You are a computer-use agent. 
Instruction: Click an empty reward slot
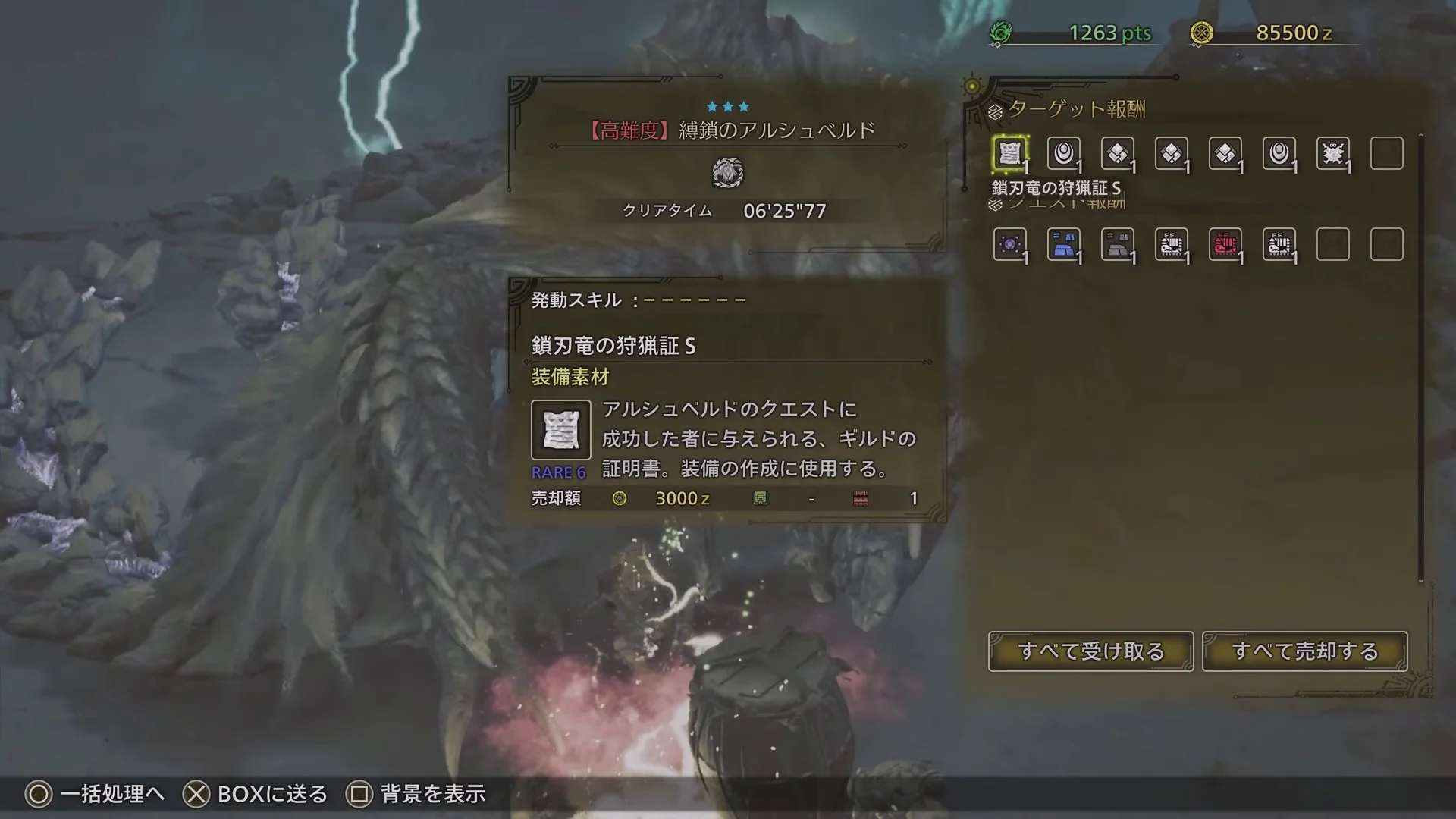tap(1386, 153)
